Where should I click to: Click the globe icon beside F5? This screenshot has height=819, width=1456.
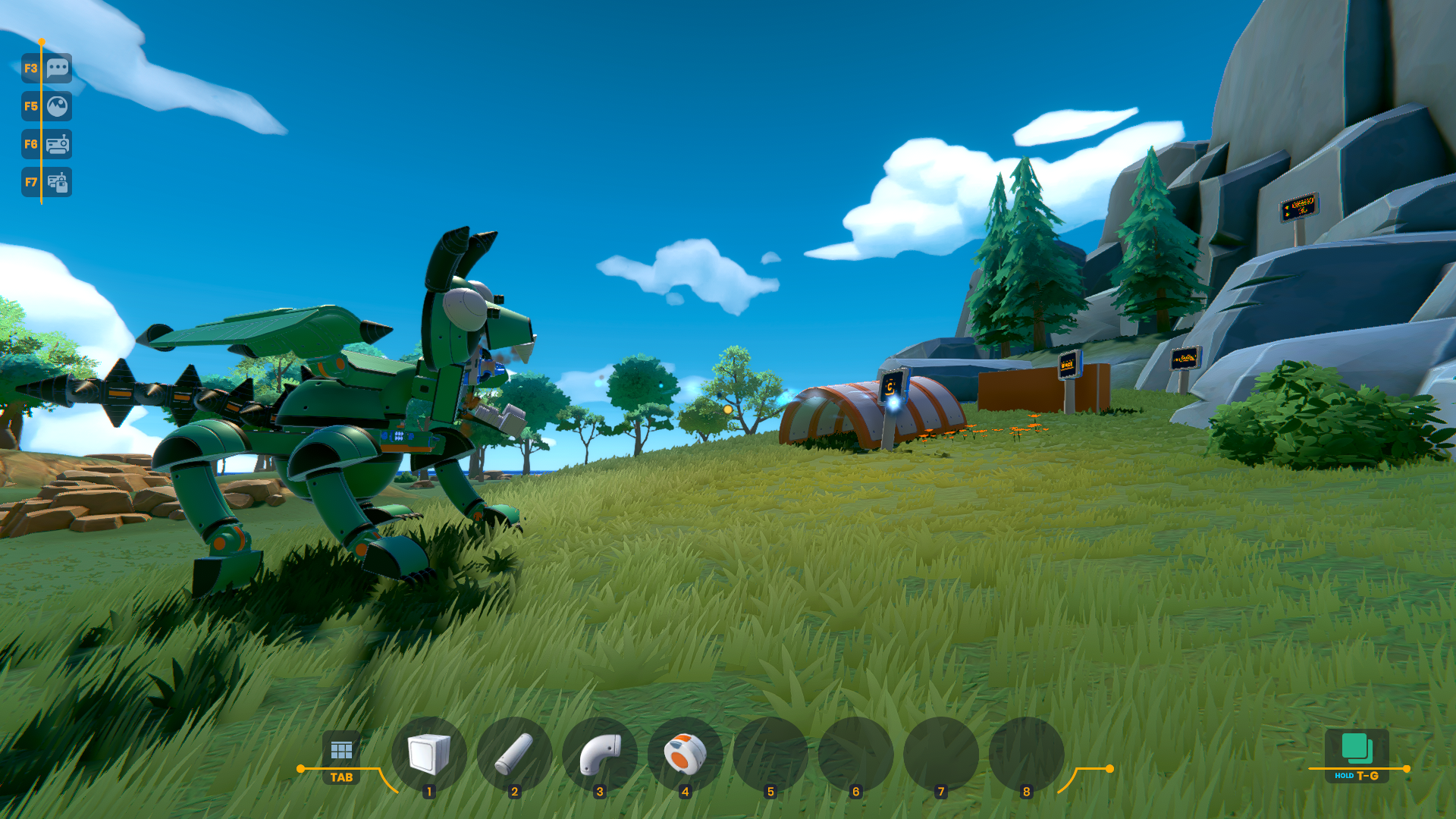(x=58, y=106)
